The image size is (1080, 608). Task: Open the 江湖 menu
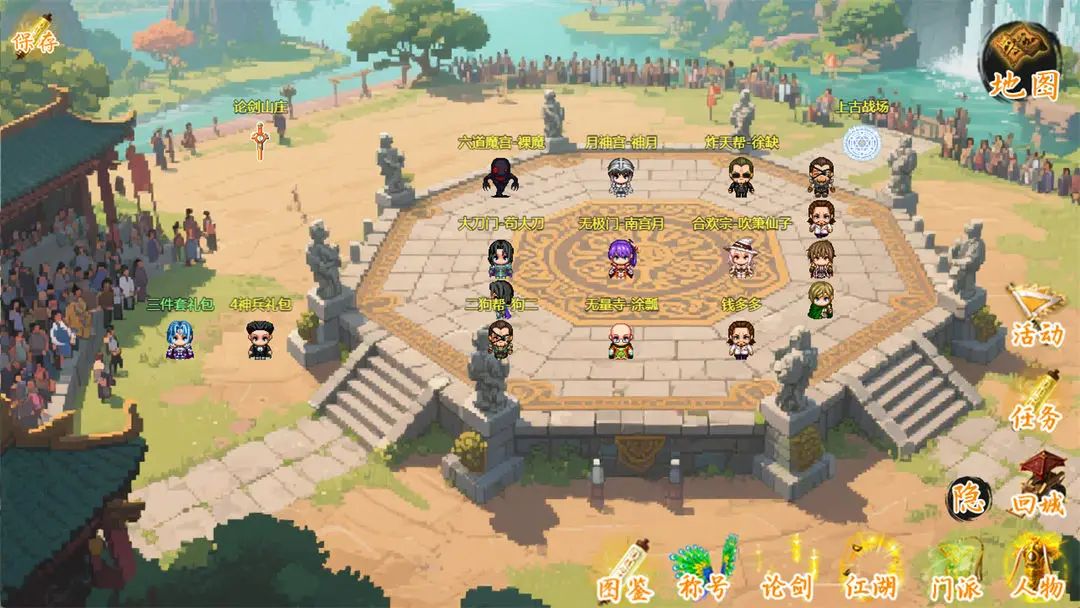click(868, 570)
